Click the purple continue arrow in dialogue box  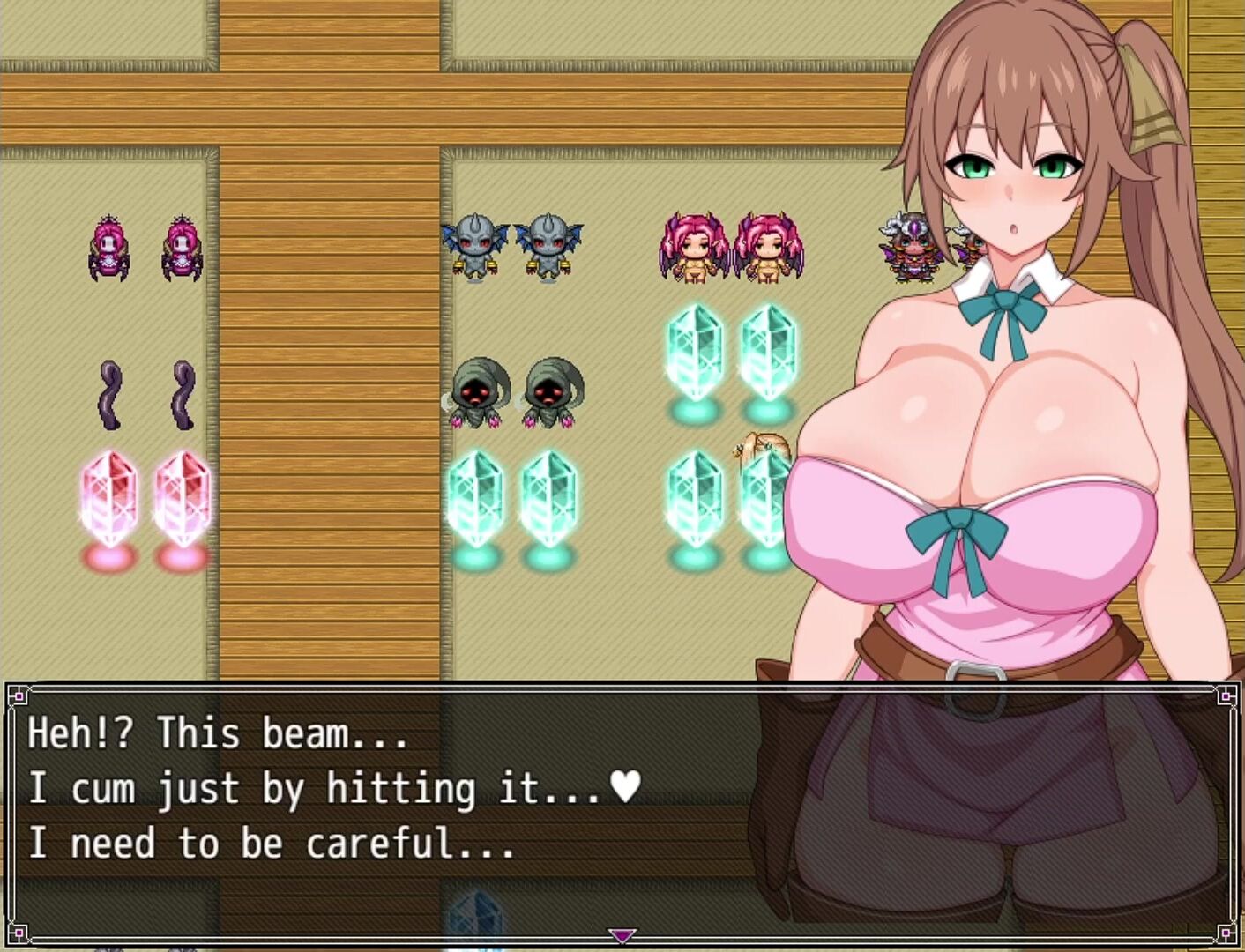coord(622,935)
